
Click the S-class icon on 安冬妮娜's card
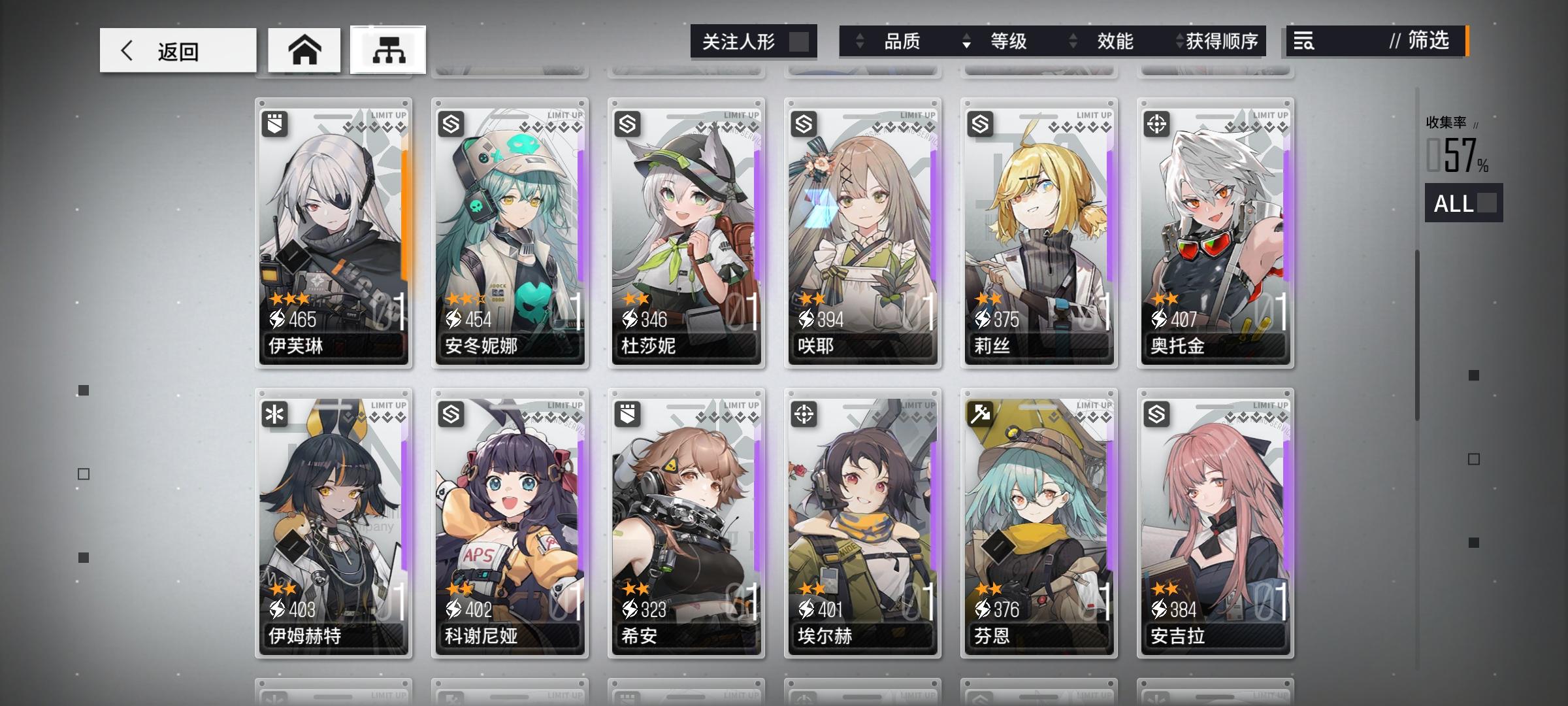click(450, 125)
